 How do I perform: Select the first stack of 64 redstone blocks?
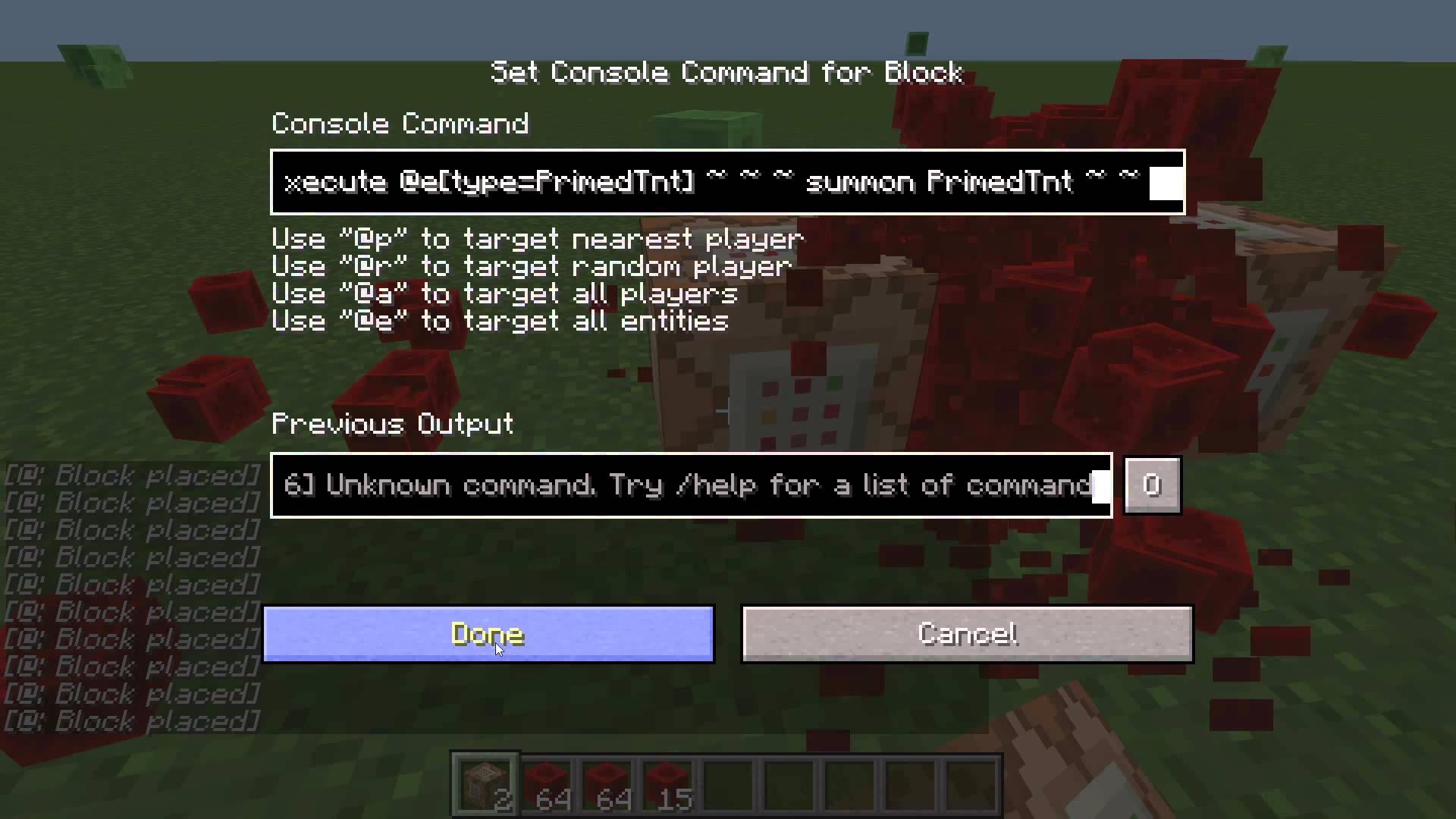pyautogui.click(x=545, y=784)
